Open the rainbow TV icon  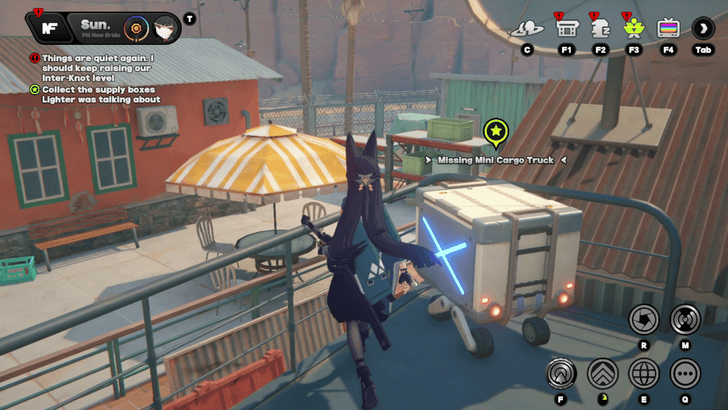coord(668,27)
